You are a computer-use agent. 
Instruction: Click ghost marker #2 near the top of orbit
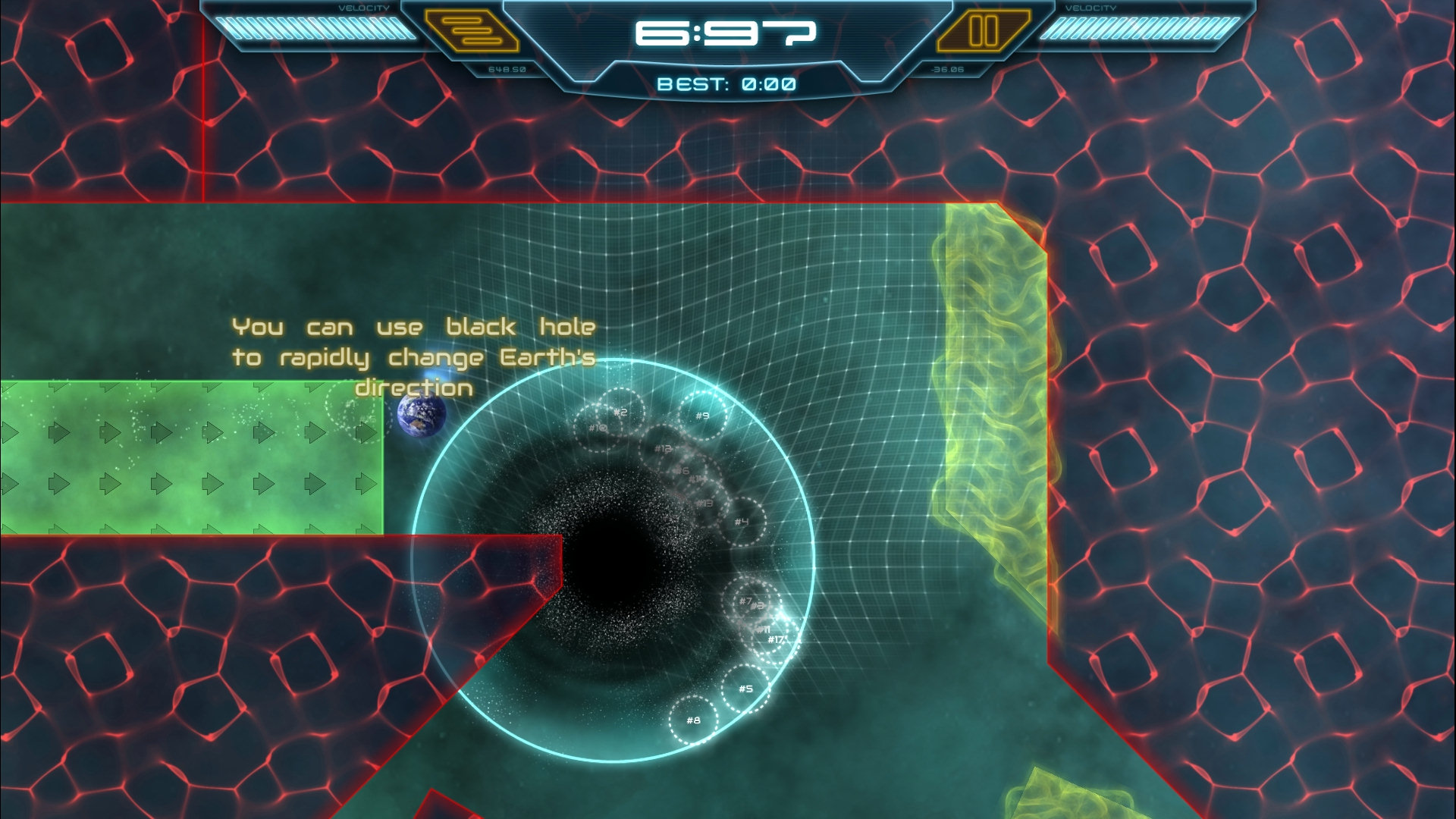tap(620, 412)
